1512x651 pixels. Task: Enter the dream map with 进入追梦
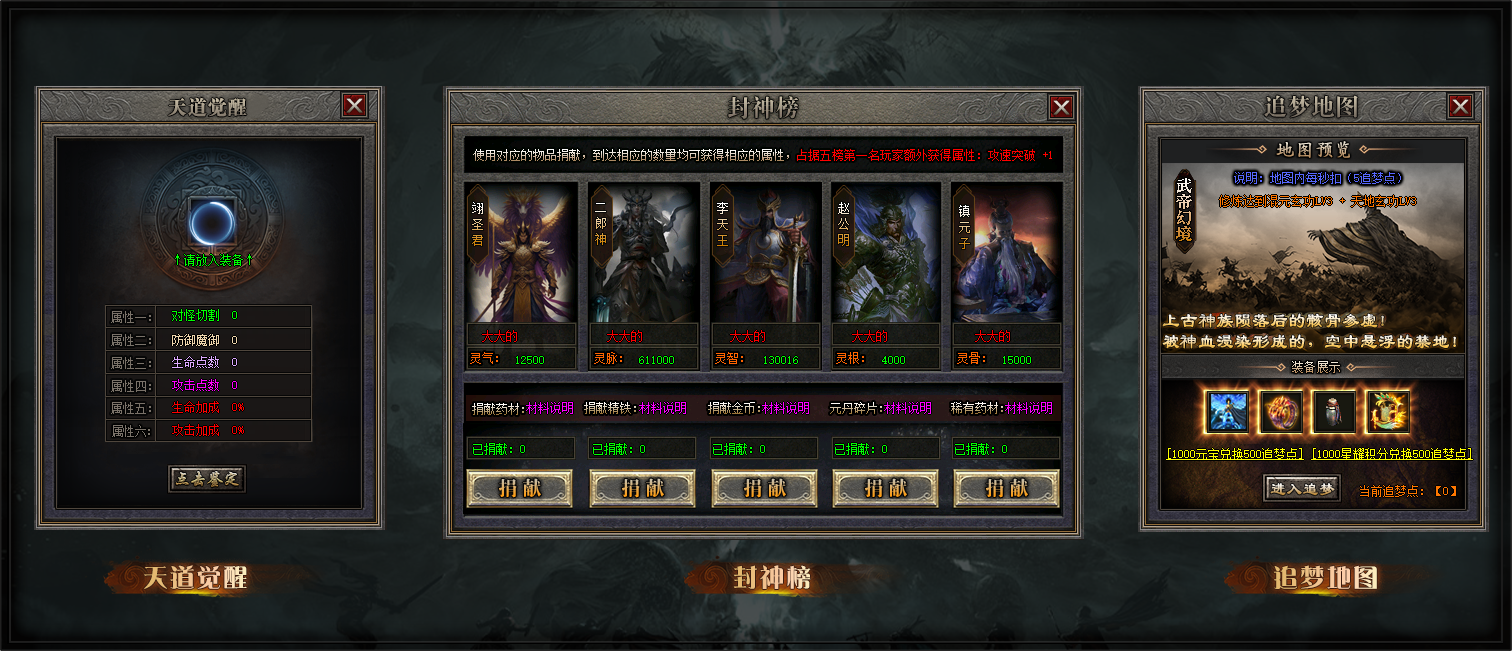pos(1302,488)
